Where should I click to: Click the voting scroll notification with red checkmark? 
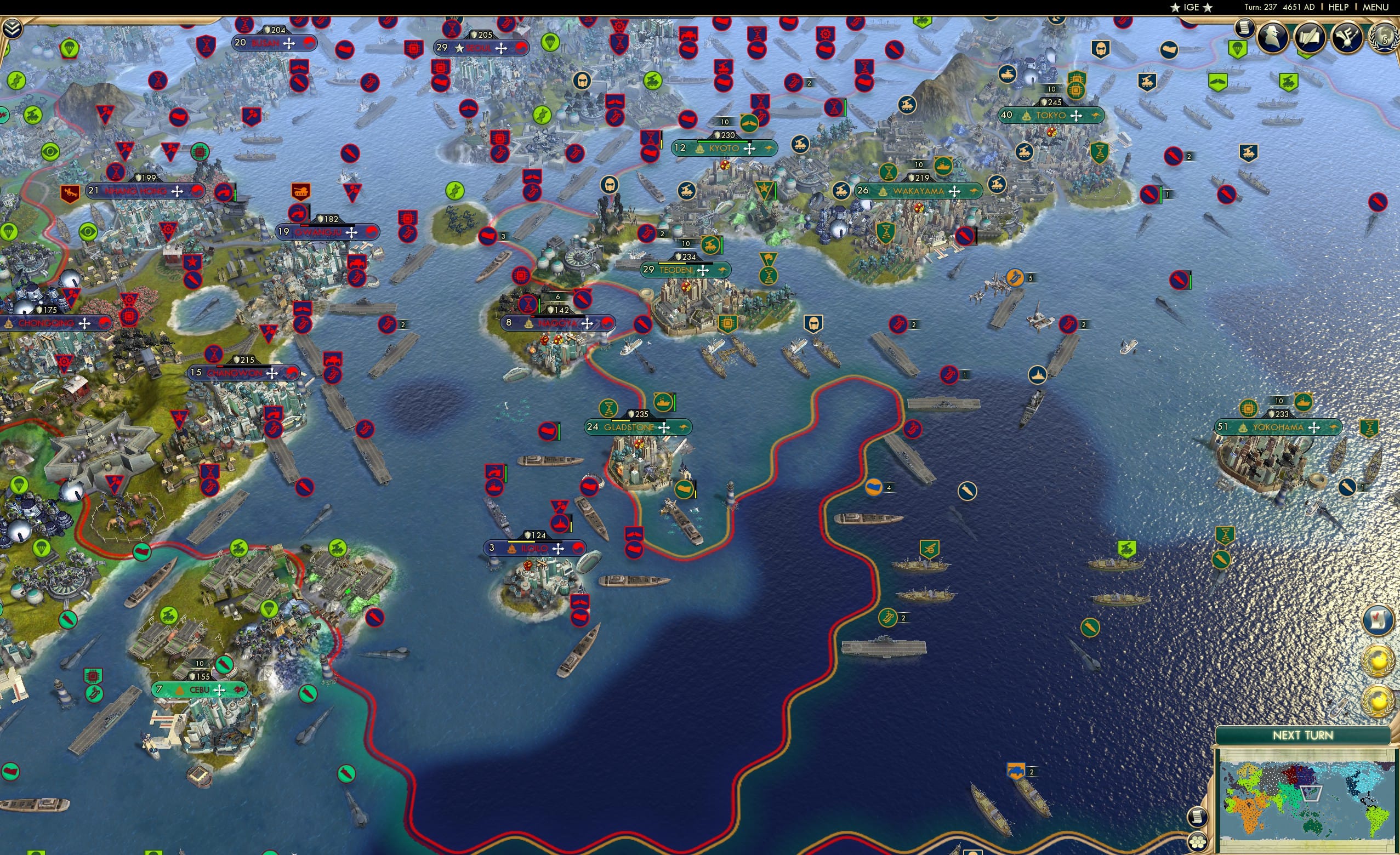tap(1378, 620)
